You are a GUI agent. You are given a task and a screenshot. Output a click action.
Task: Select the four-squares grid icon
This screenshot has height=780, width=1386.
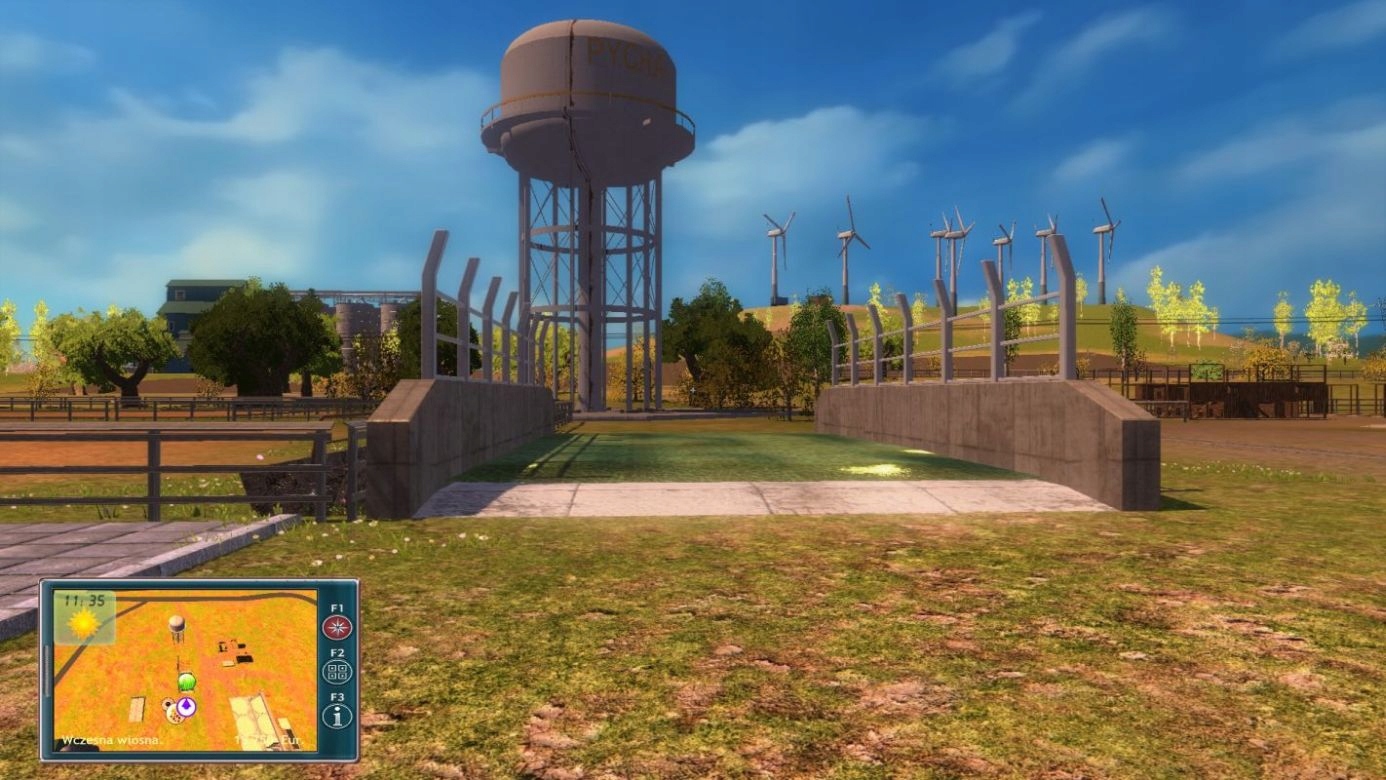tap(337, 672)
